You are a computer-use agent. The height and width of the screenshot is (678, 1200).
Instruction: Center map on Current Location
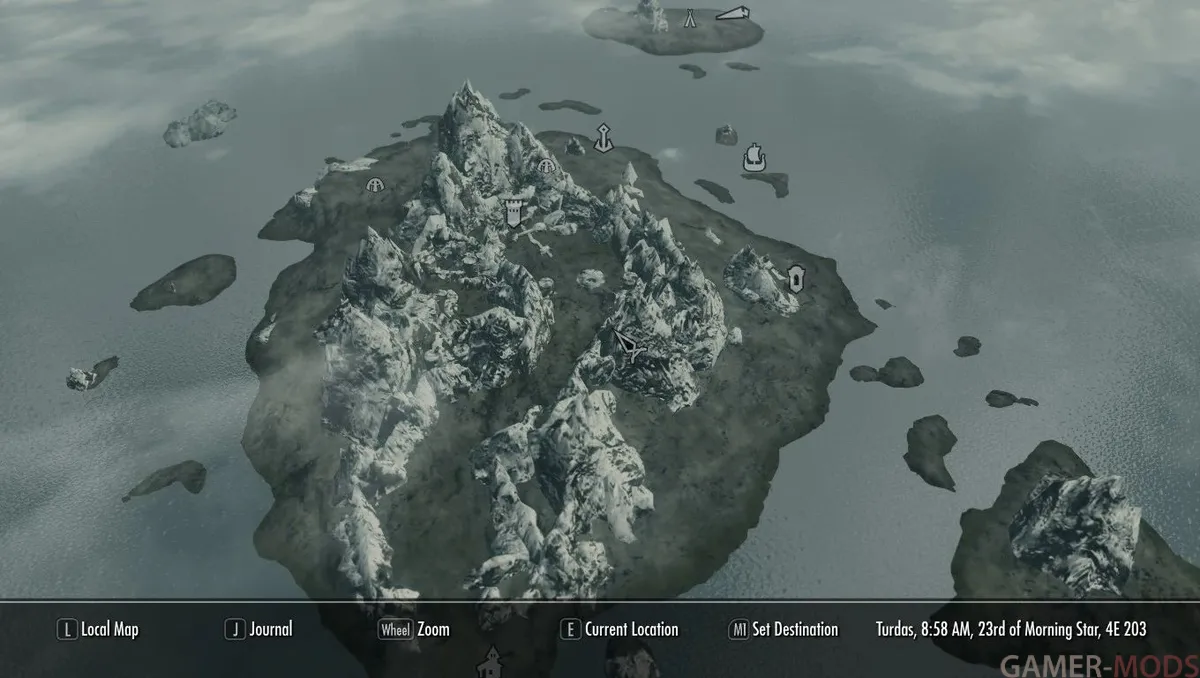pos(620,629)
